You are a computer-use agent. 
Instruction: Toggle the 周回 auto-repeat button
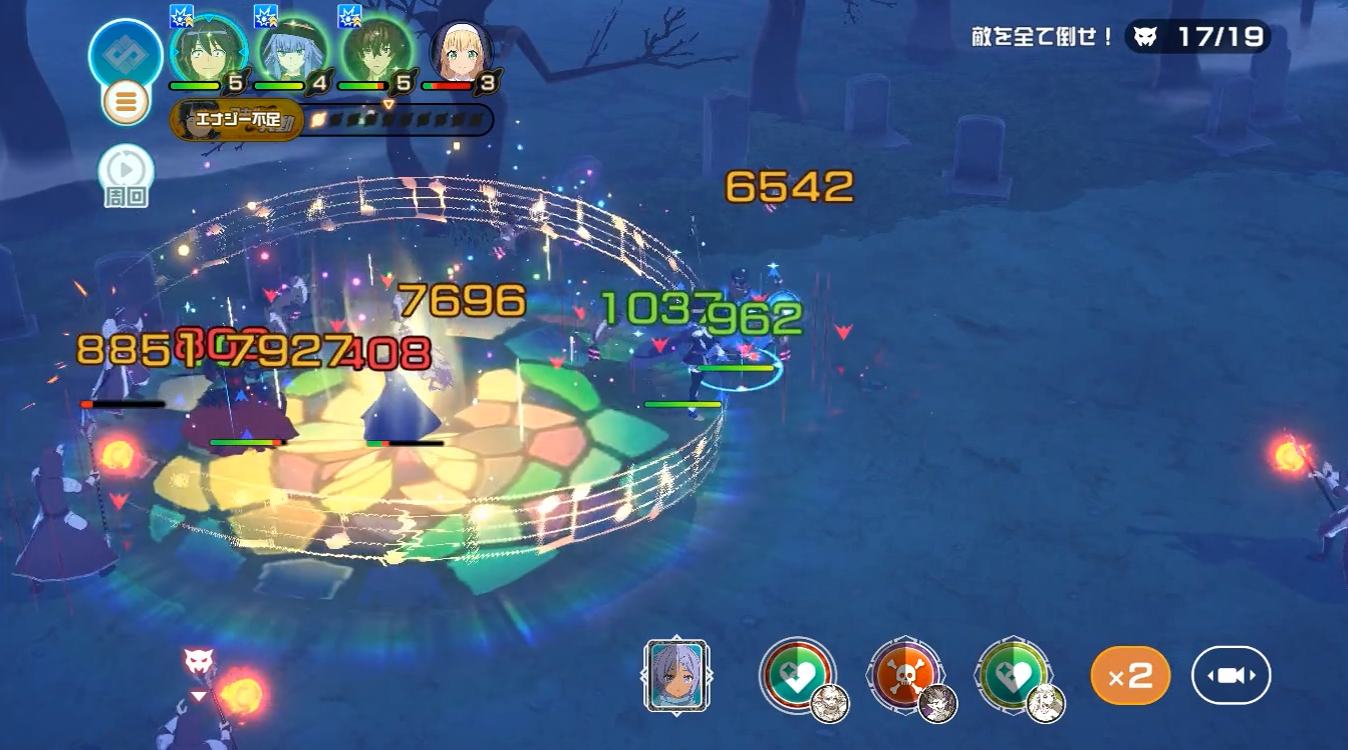click(126, 173)
